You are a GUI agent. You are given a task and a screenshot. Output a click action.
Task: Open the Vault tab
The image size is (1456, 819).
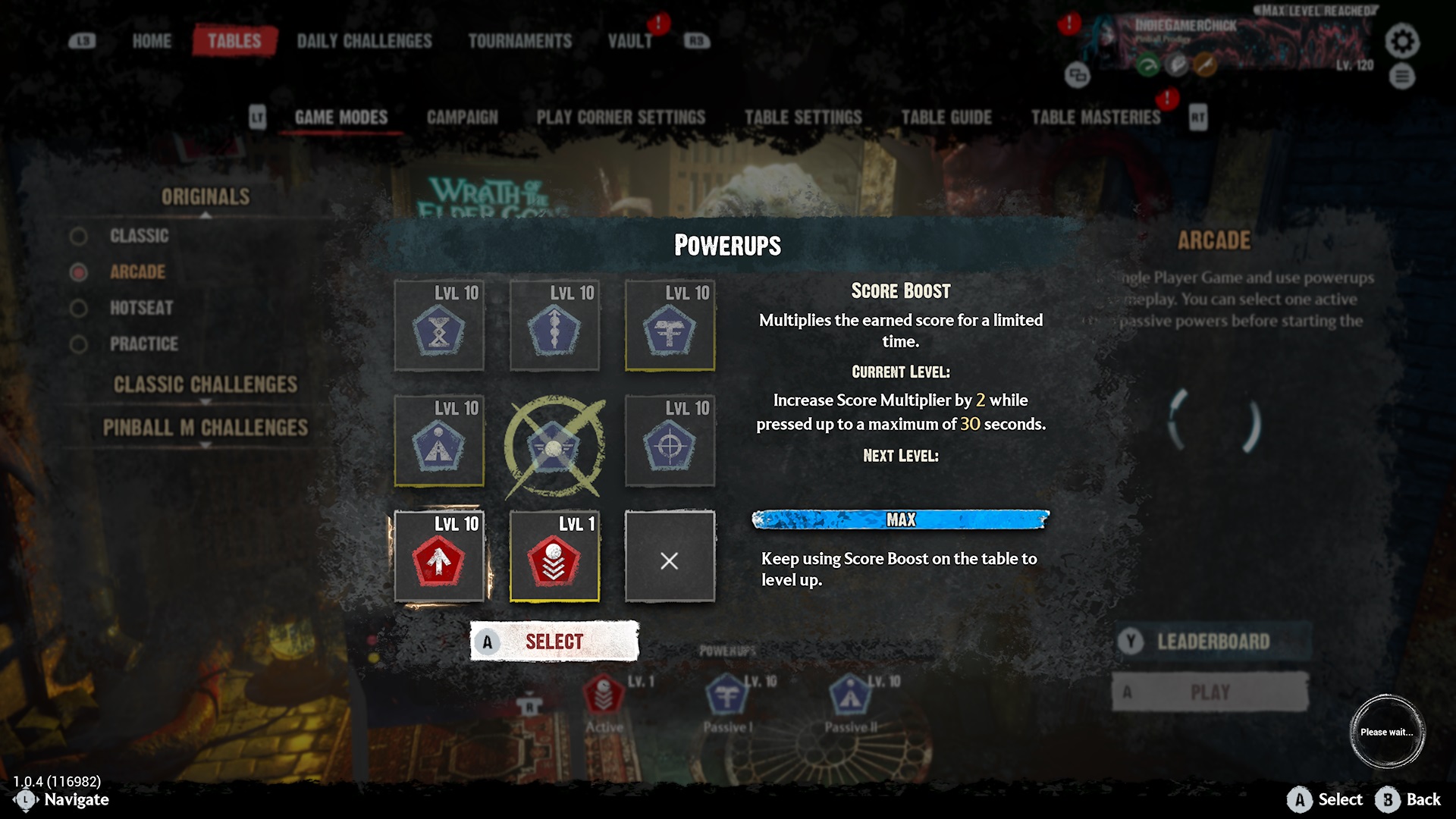click(629, 41)
